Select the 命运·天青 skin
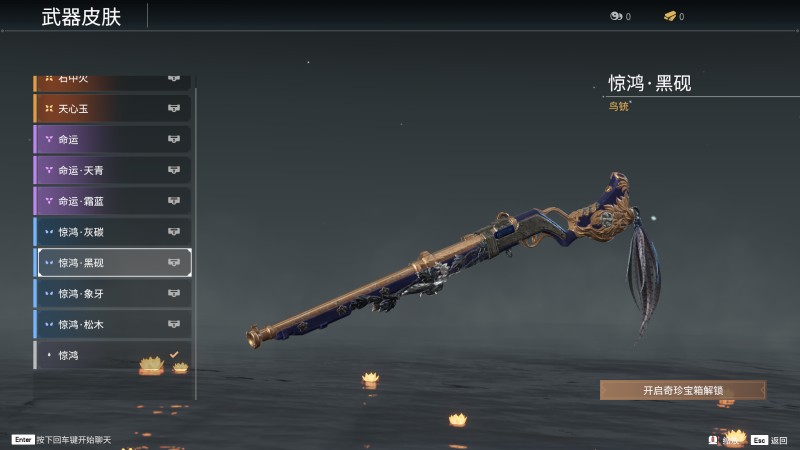800x450 pixels. pos(112,170)
